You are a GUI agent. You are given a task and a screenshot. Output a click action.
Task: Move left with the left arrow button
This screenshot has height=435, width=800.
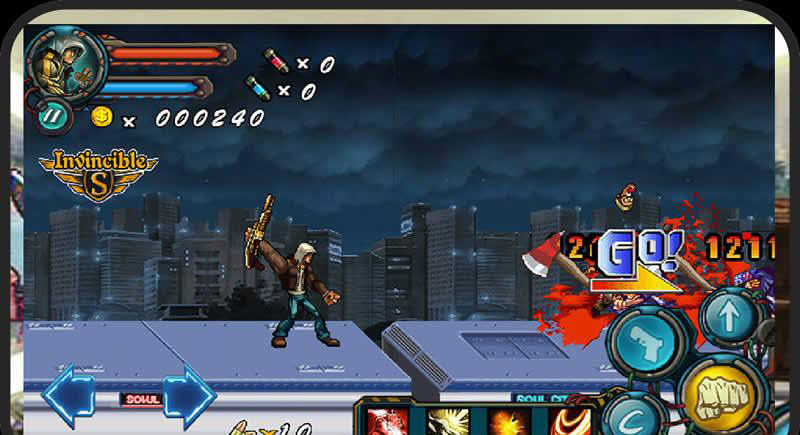click(x=69, y=396)
